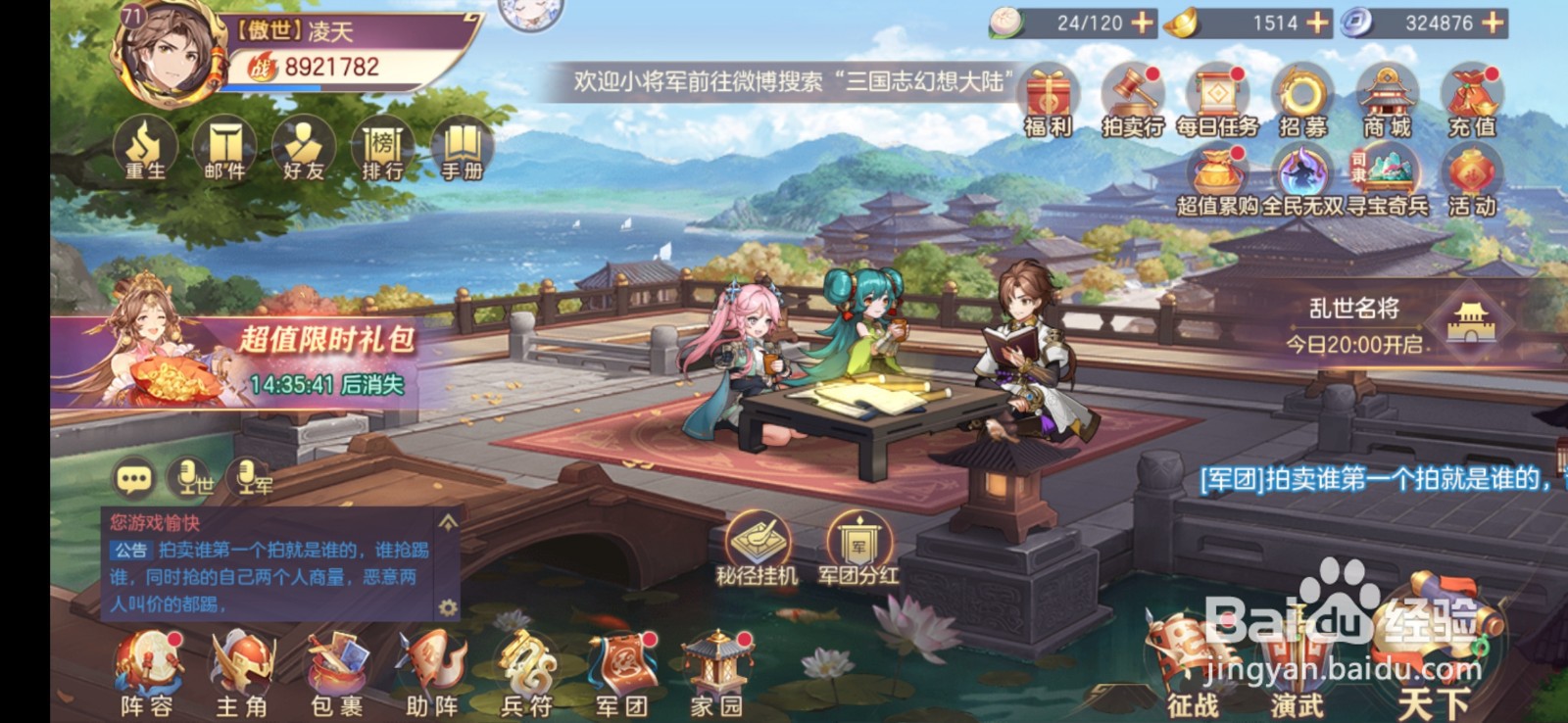The height and width of the screenshot is (723, 1568).
Task: Open the 拍卖行 auction house
Action: (x=1134, y=98)
